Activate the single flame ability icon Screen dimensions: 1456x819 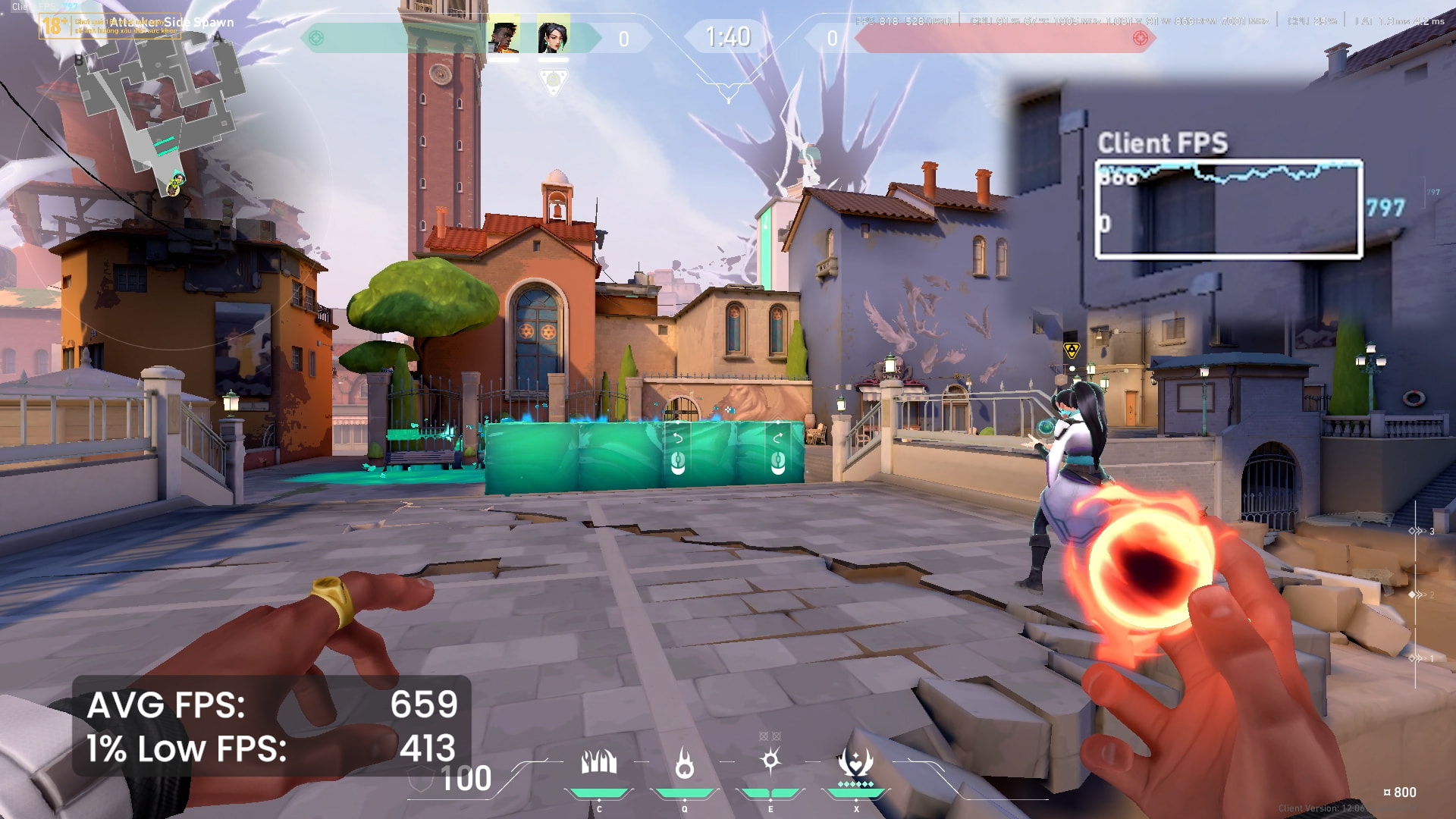684,763
